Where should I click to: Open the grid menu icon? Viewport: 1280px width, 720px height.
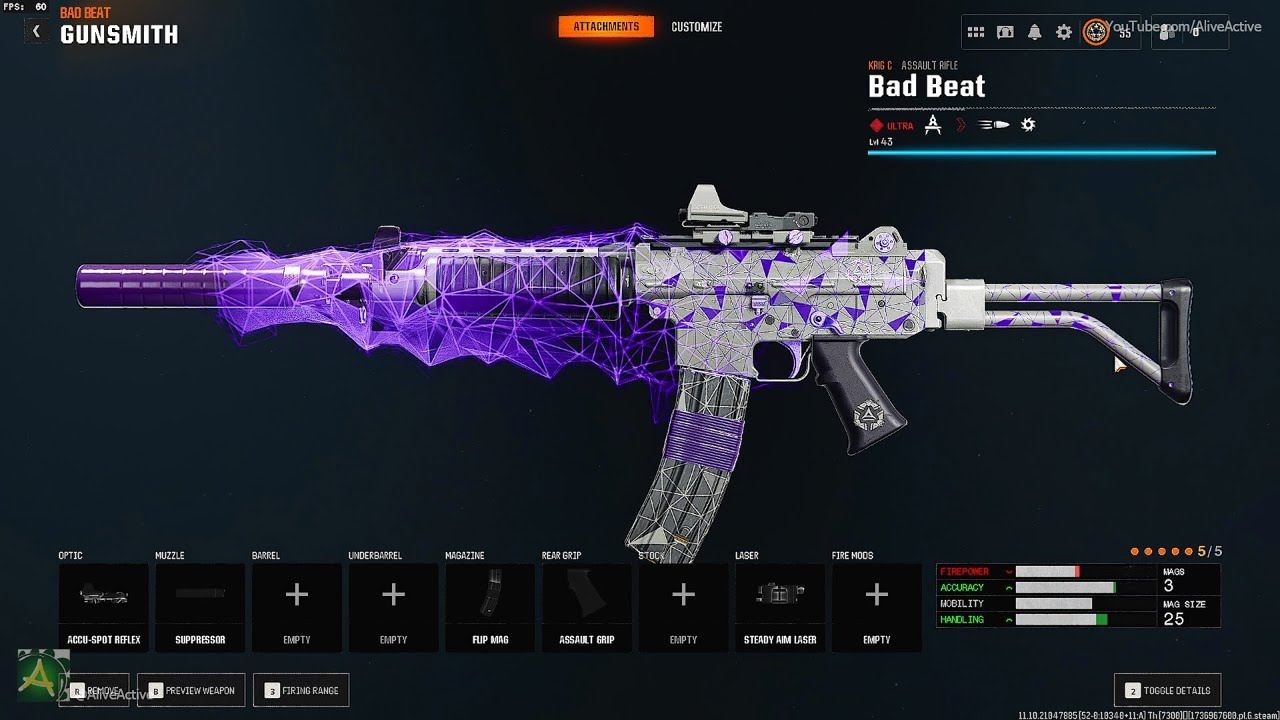coord(976,32)
